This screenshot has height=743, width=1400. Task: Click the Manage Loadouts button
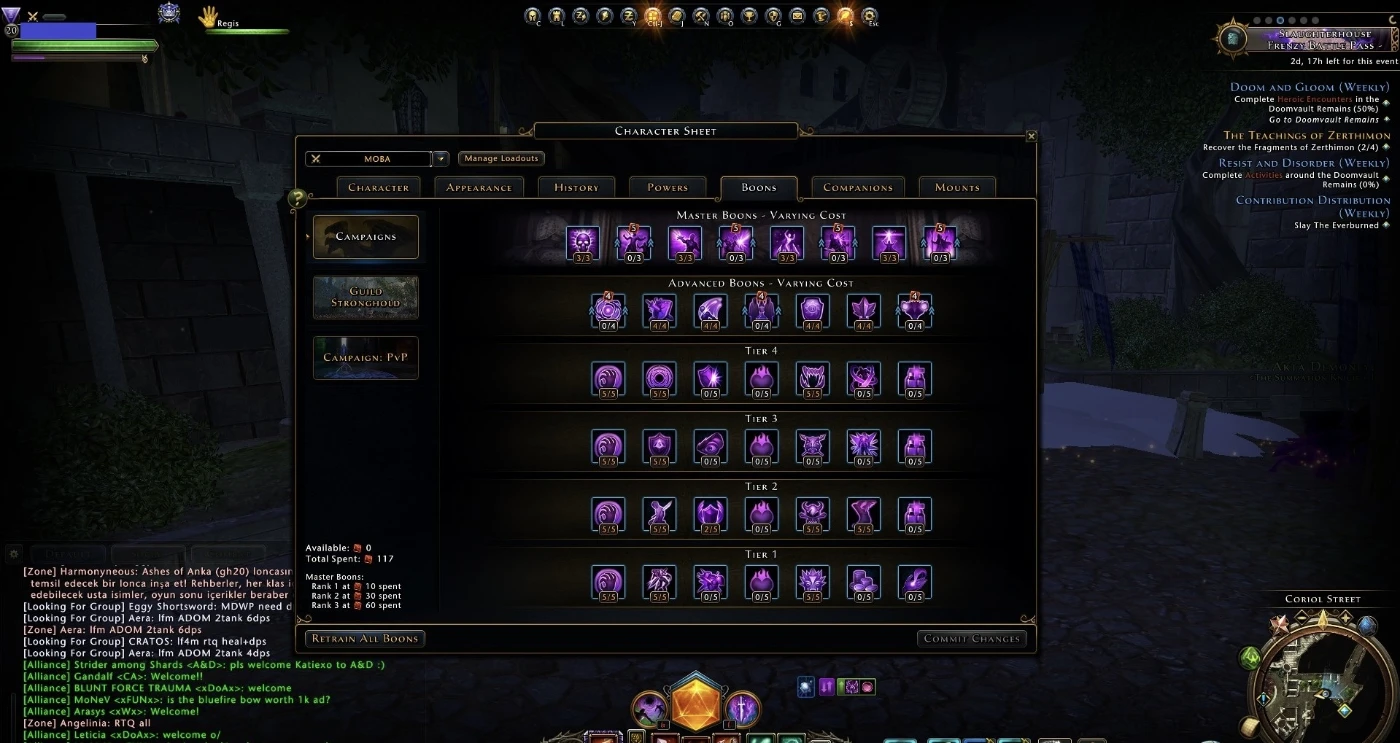[x=501, y=158]
